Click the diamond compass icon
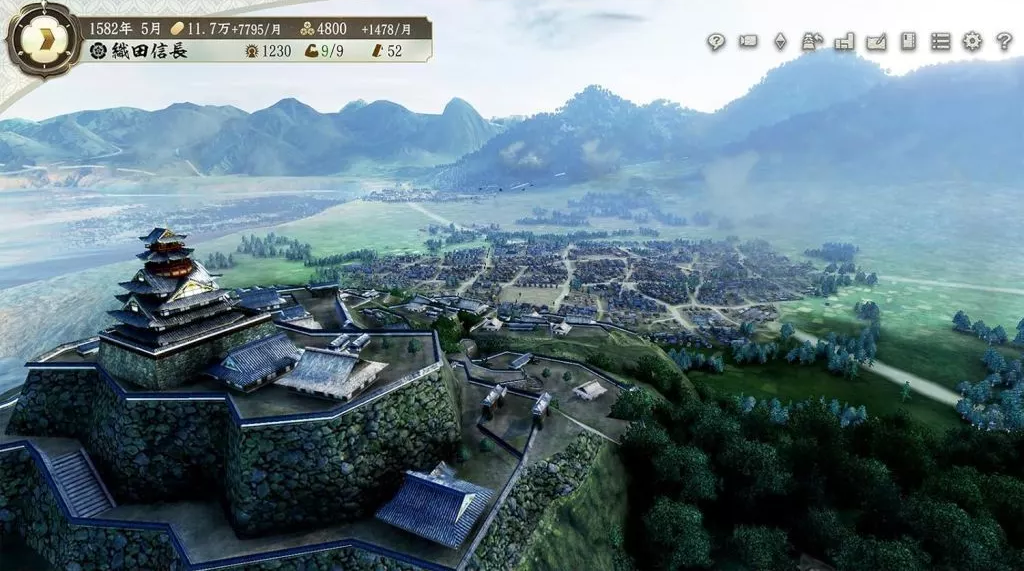The height and width of the screenshot is (571, 1024). click(780, 42)
